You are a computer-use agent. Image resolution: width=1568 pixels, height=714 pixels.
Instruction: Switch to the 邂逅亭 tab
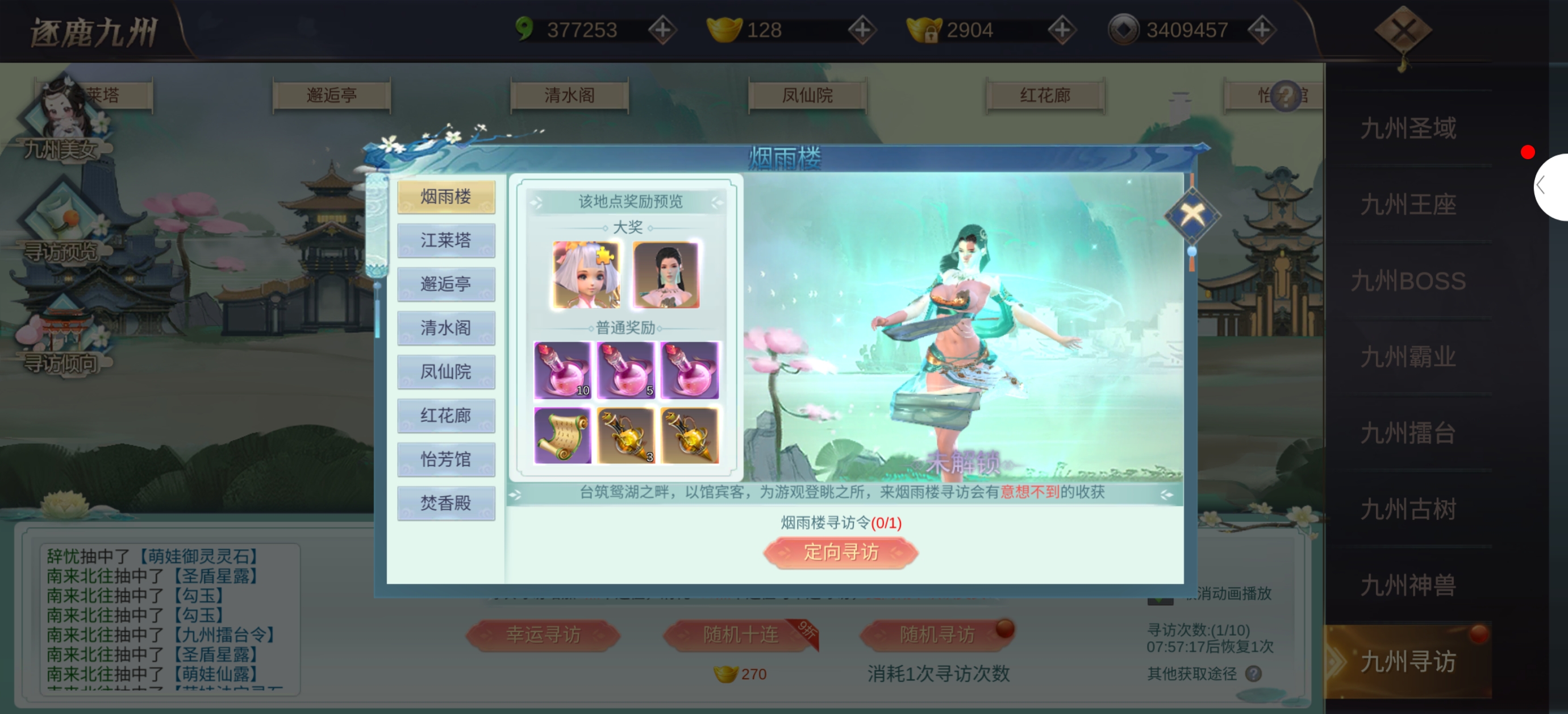[445, 284]
